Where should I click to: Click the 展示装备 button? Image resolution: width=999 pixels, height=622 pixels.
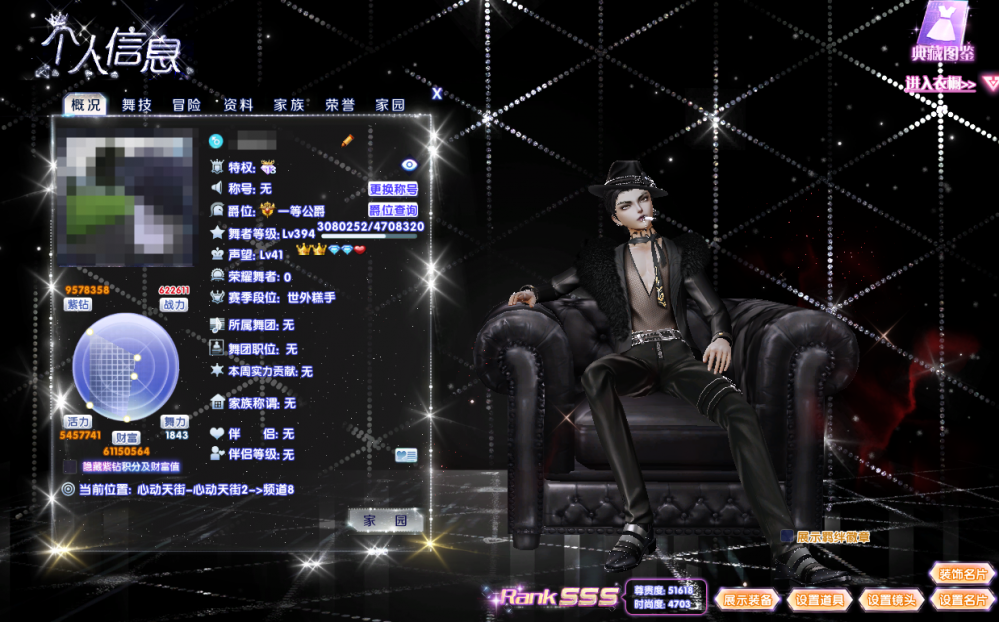[746, 600]
